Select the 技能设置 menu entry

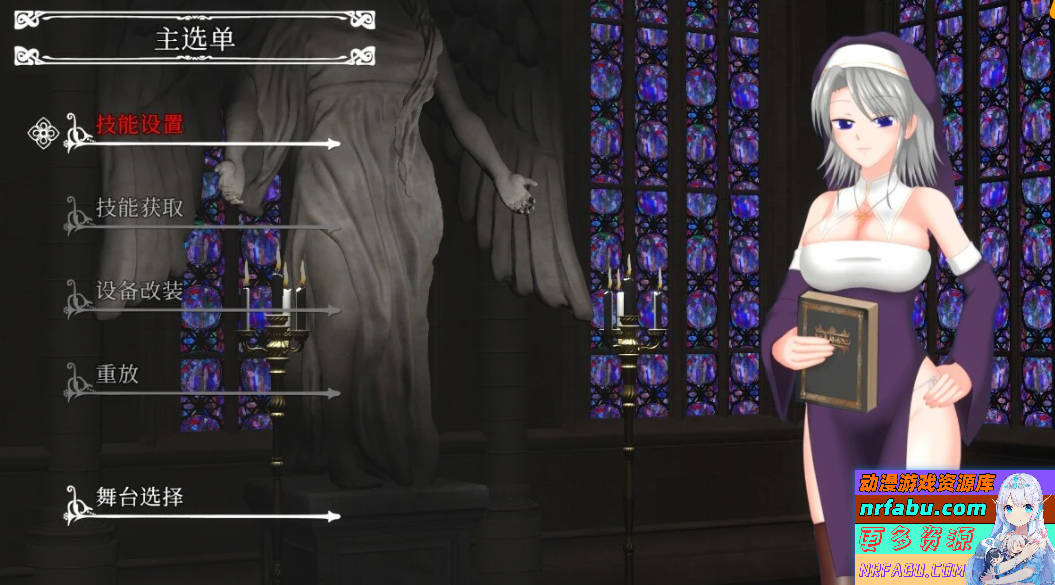(140, 126)
